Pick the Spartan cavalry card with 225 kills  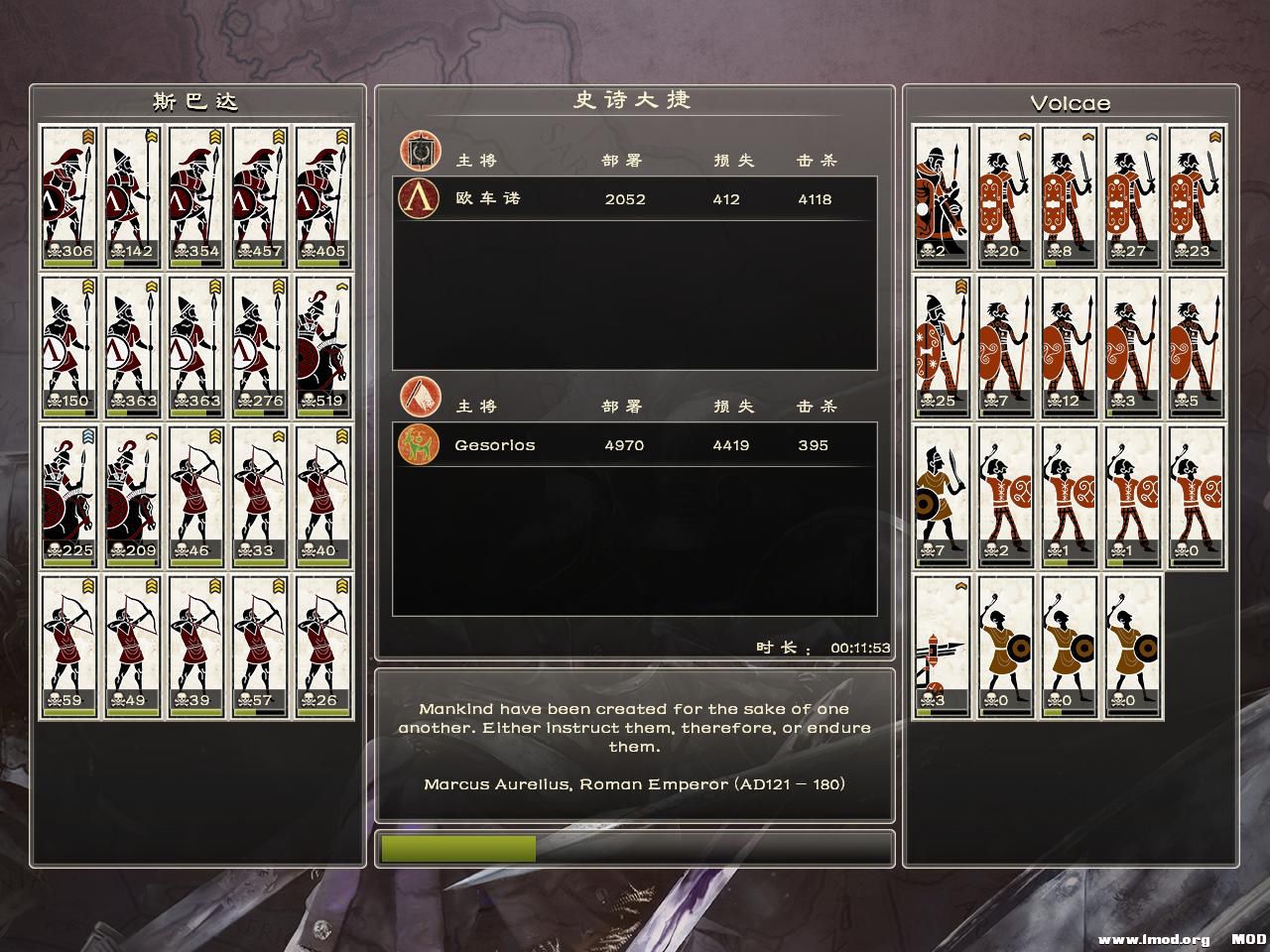69,496
